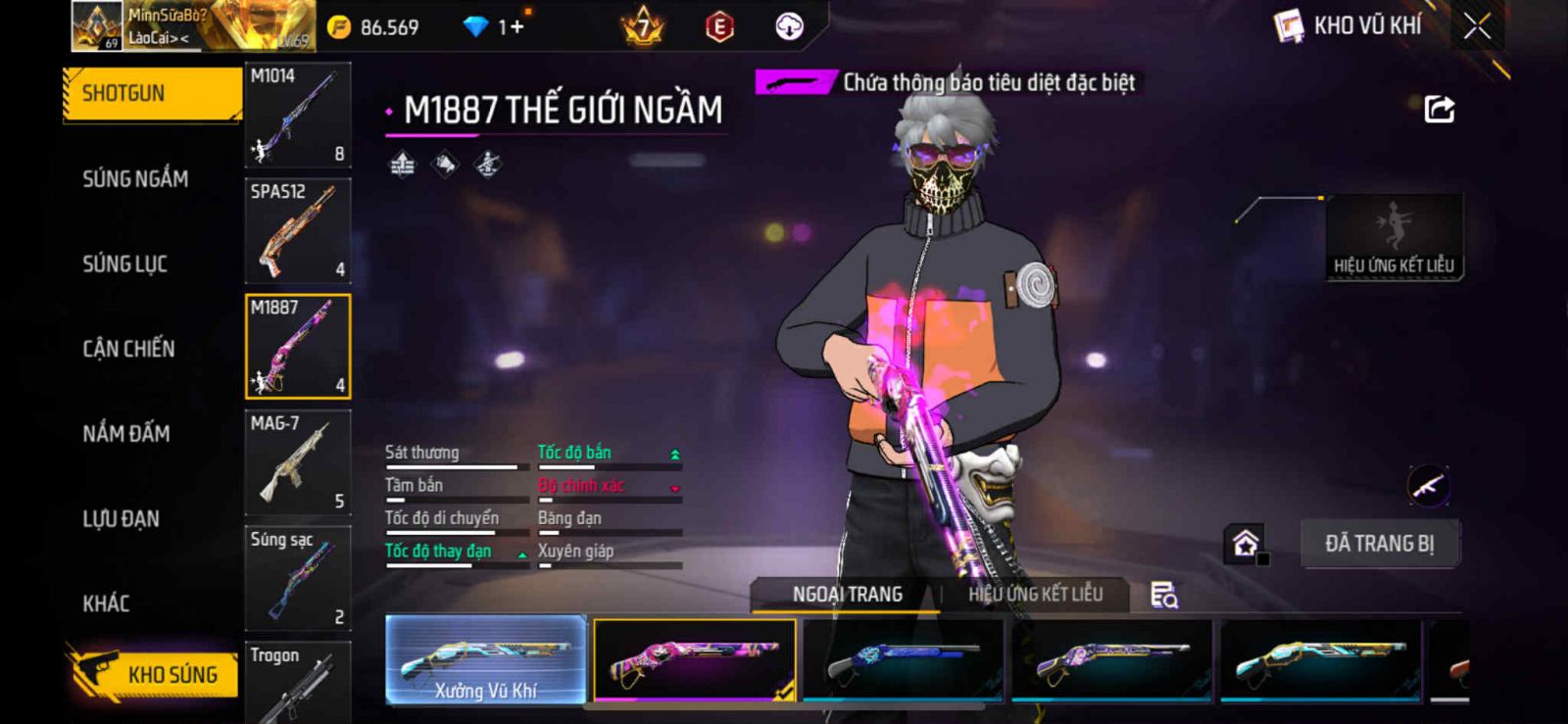This screenshot has width=1568, height=724.
Task: Switch to the Súng Lục category
Action: point(124,265)
